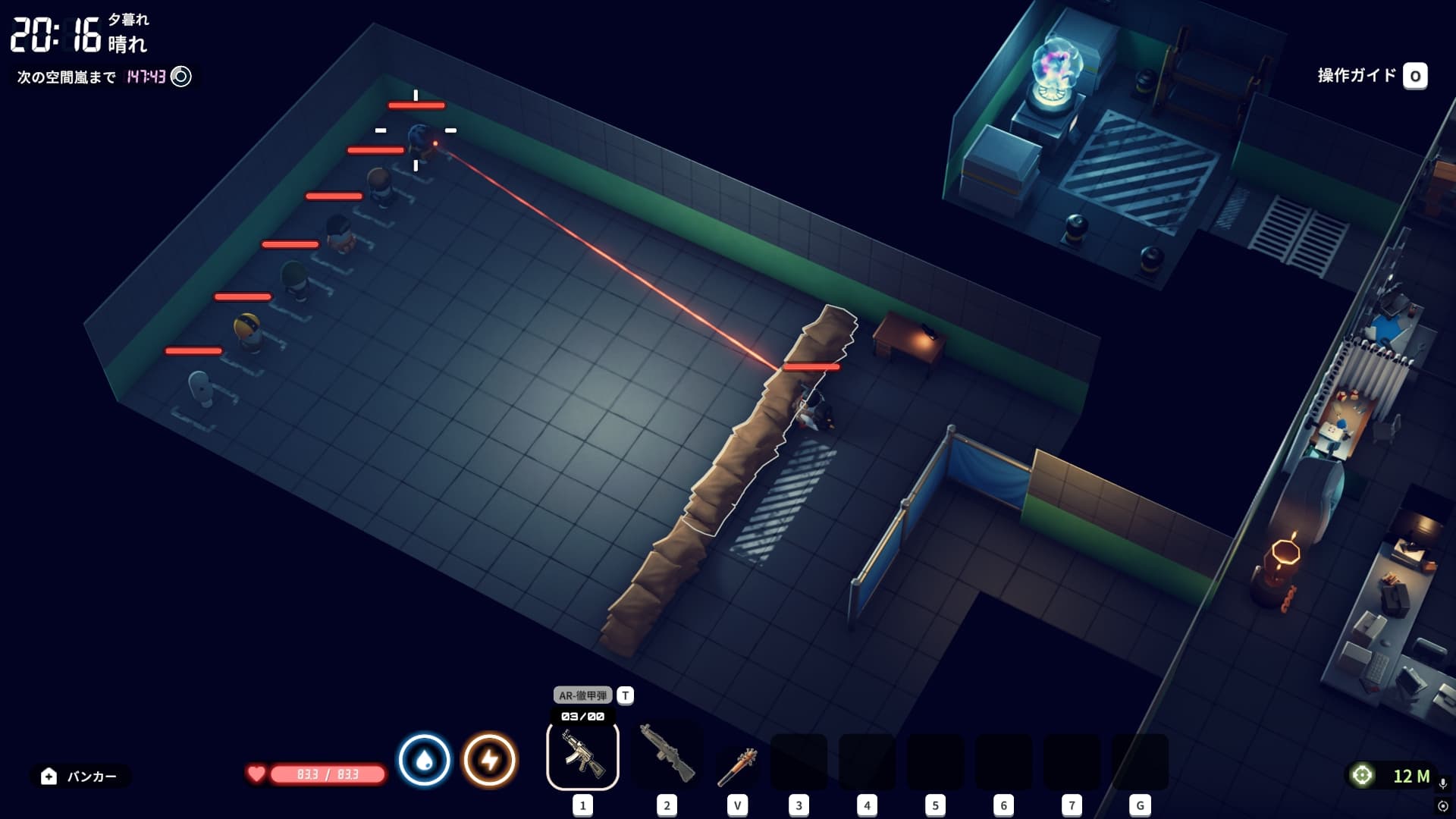The height and width of the screenshot is (819, 1456).
Task: Click the バンカー location indicator
Action: click(80, 776)
